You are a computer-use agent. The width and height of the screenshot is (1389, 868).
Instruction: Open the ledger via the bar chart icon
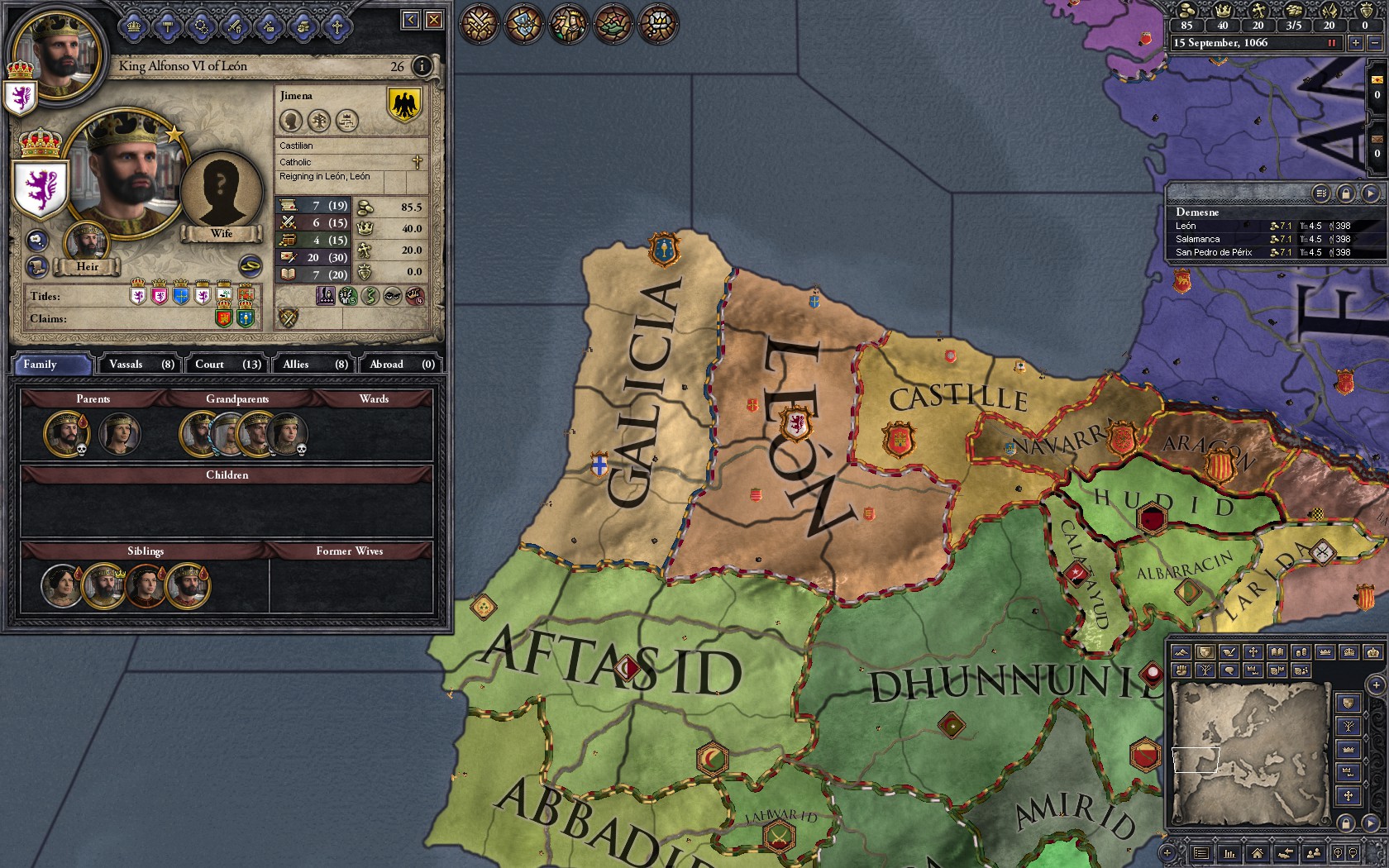point(1229,854)
